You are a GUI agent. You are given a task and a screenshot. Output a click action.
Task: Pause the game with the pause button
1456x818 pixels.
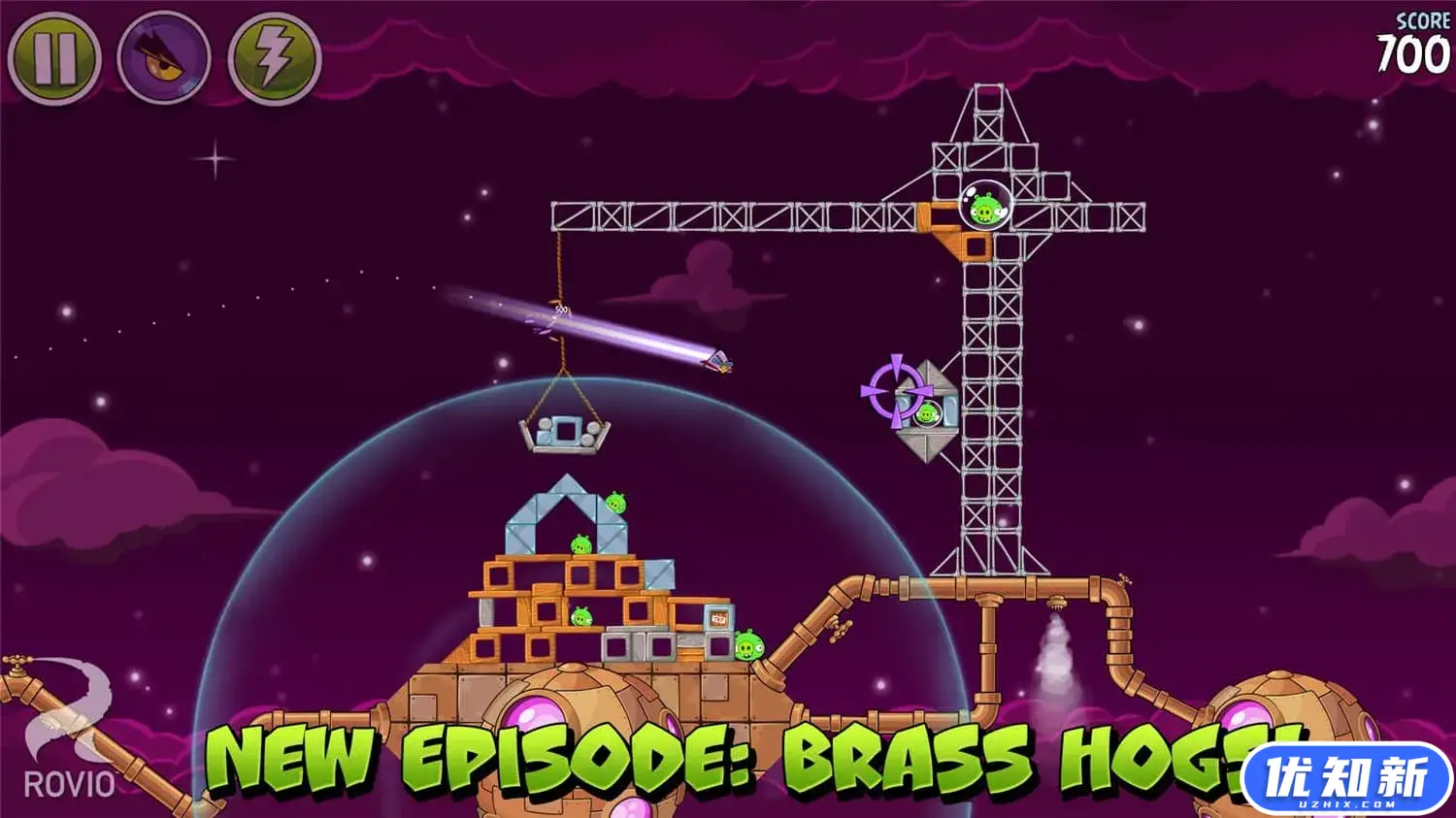point(53,54)
